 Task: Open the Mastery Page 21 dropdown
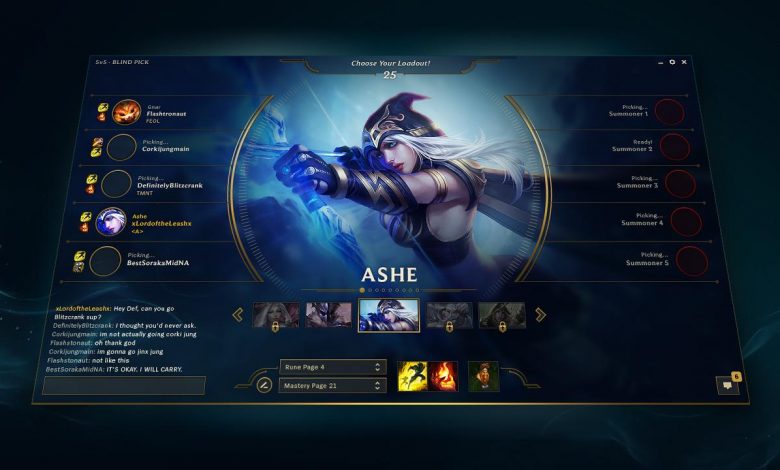pyautogui.click(x=332, y=385)
